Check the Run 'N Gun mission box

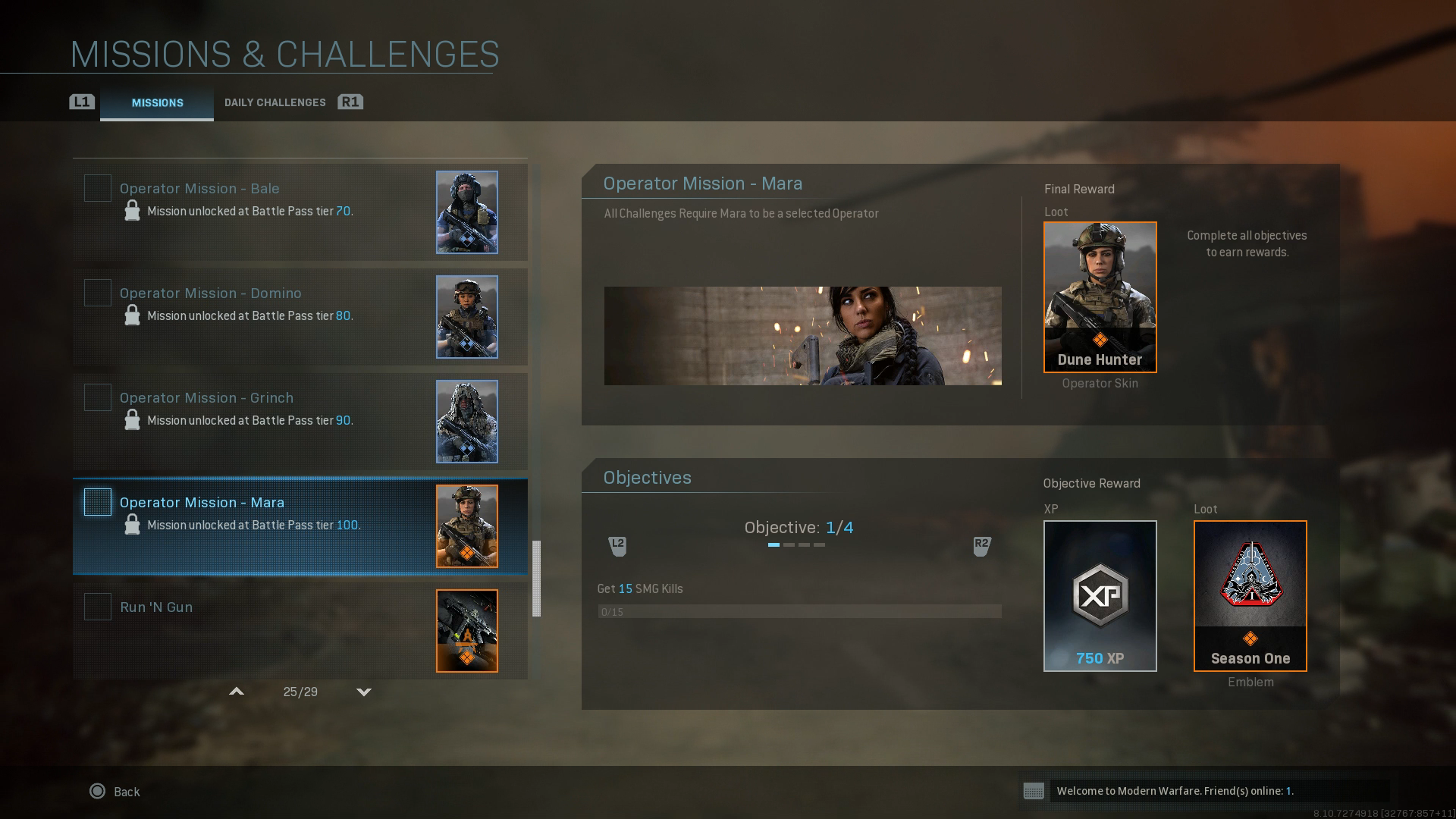click(97, 607)
